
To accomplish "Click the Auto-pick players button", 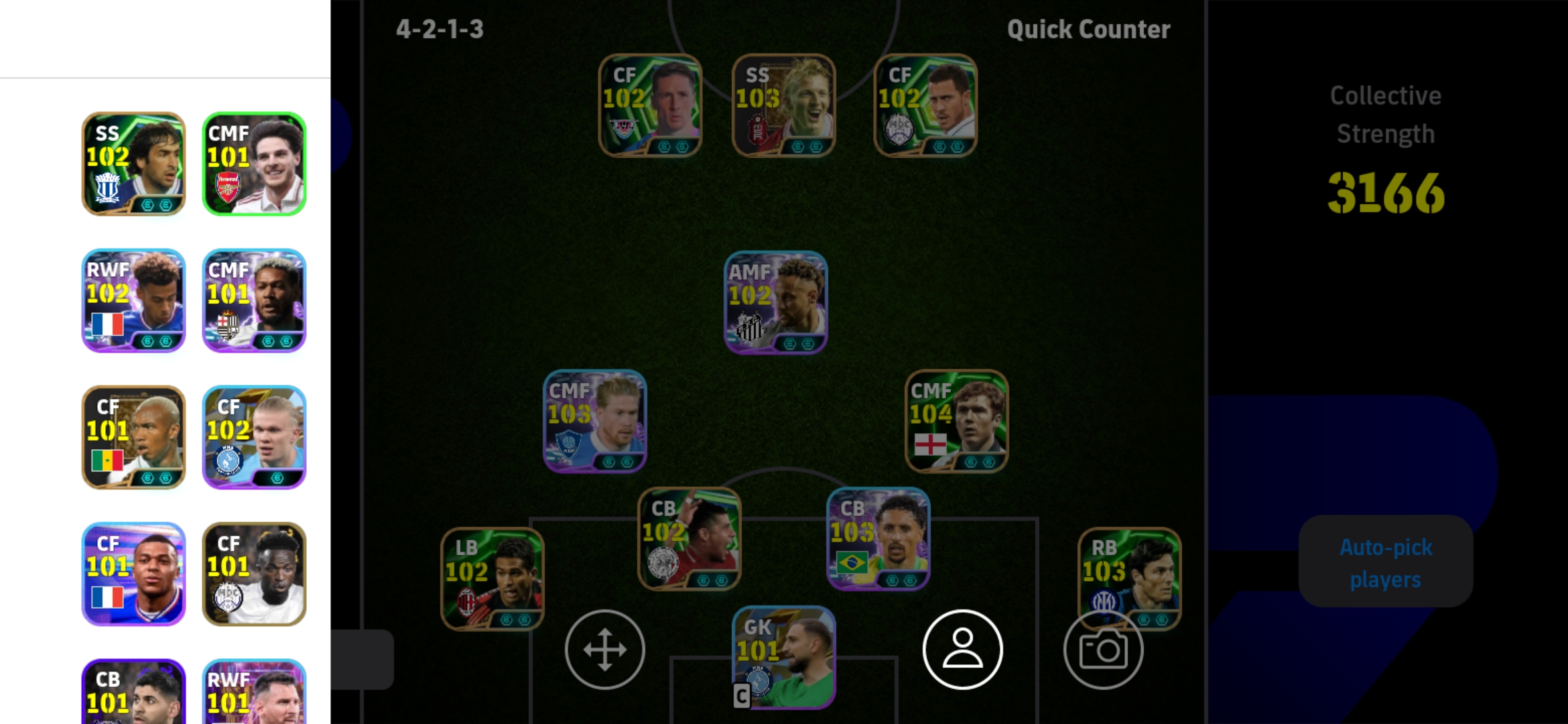I will pos(1385,563).
